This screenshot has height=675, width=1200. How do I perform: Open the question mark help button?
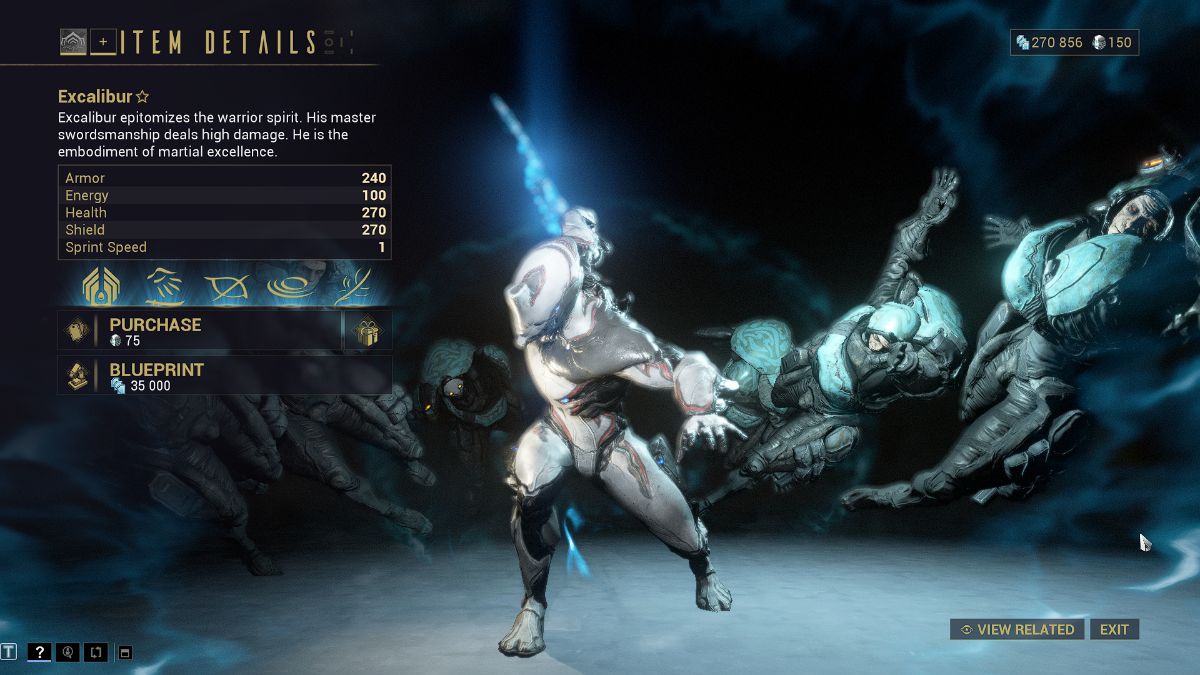click(39, 652)
